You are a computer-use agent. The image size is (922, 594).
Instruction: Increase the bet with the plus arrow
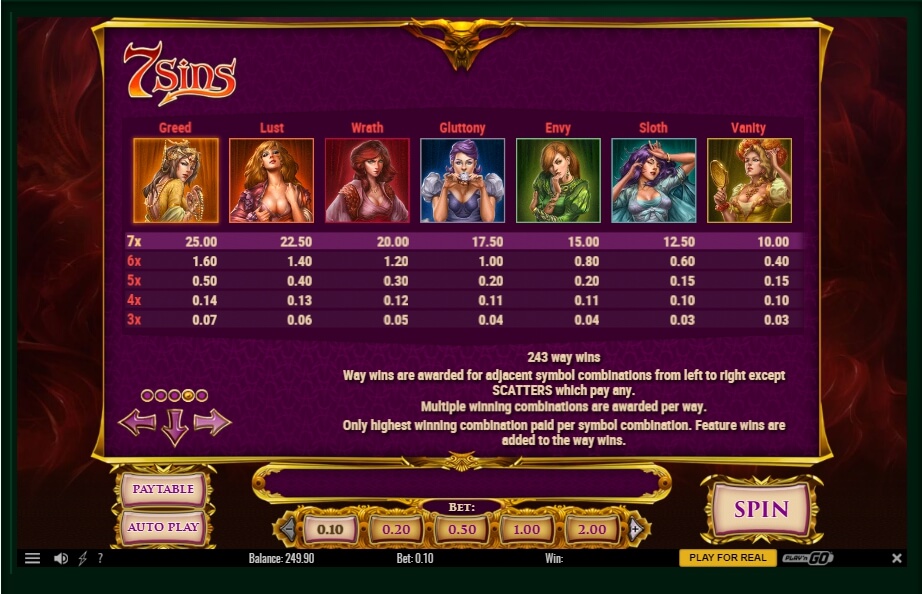634,529
